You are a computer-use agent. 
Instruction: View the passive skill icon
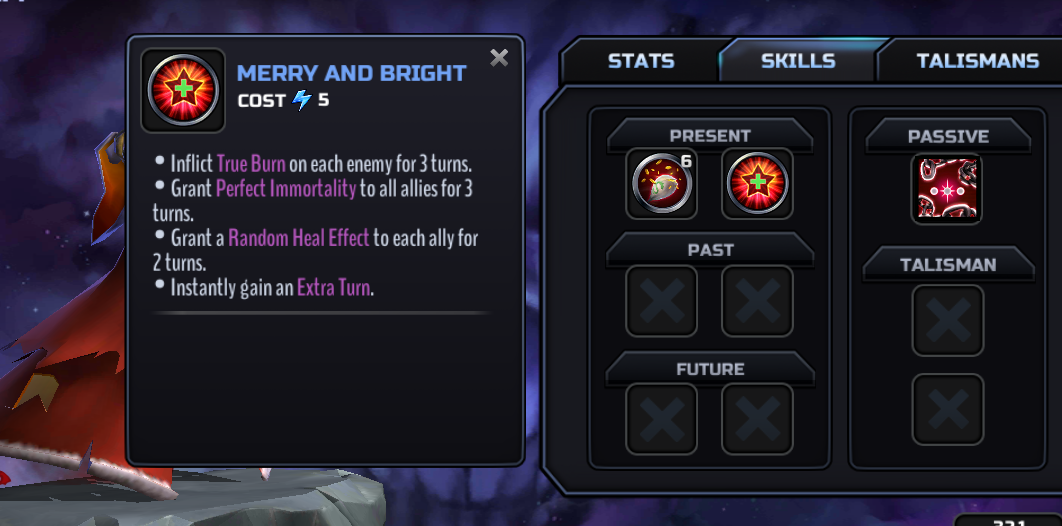[946, 188]
